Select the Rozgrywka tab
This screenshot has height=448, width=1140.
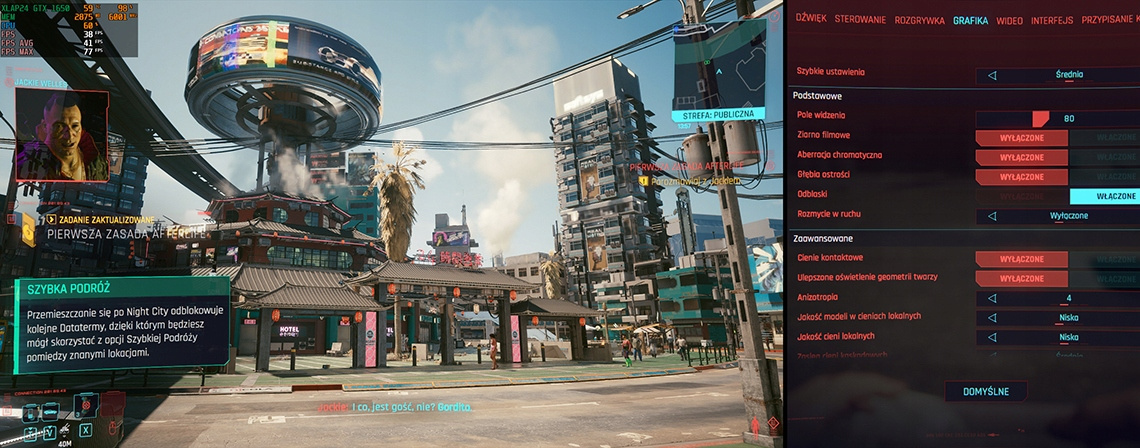pos(920,20)
